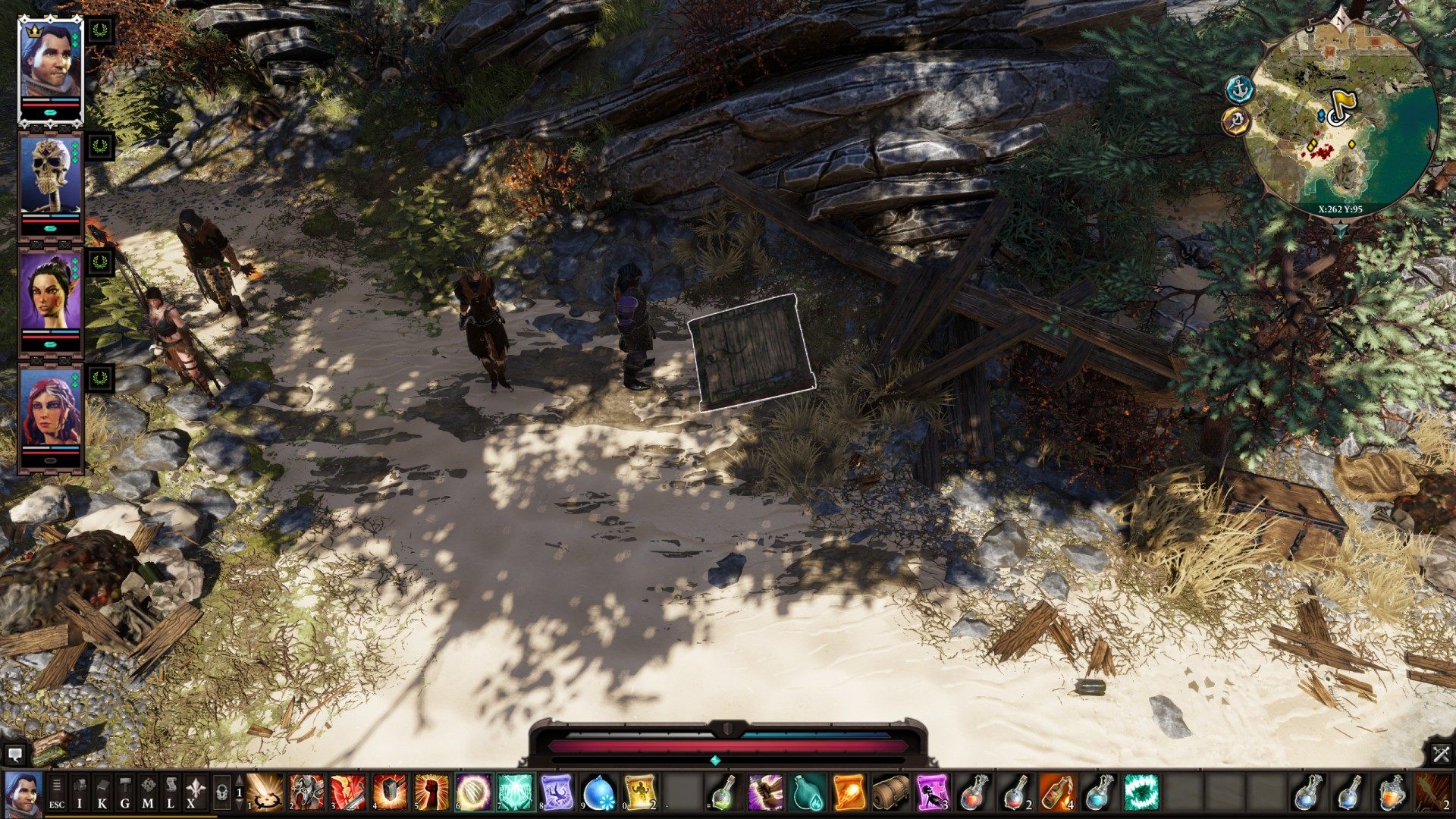Viewport: 1456px width, 819px height.
Task: Activate the teal fanged jaws skill
Action: [x=1141, y=792]
